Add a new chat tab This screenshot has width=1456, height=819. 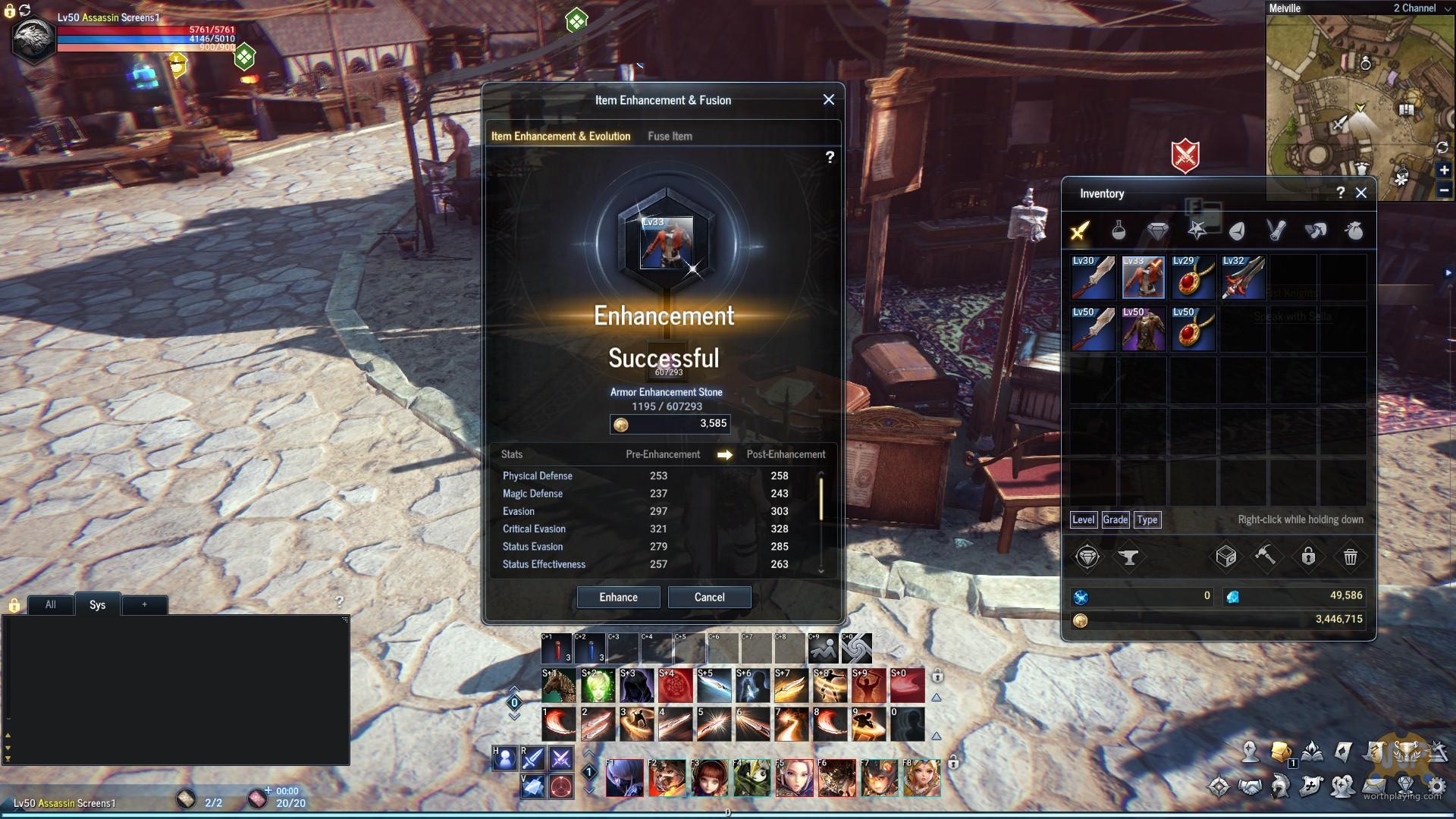[144, 604]
